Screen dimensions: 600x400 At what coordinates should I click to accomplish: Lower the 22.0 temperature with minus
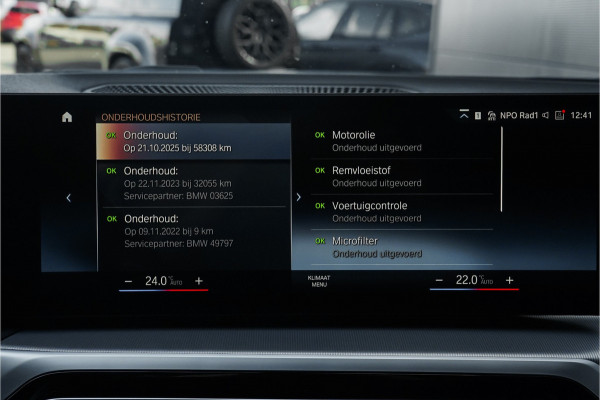coord(440,281)
